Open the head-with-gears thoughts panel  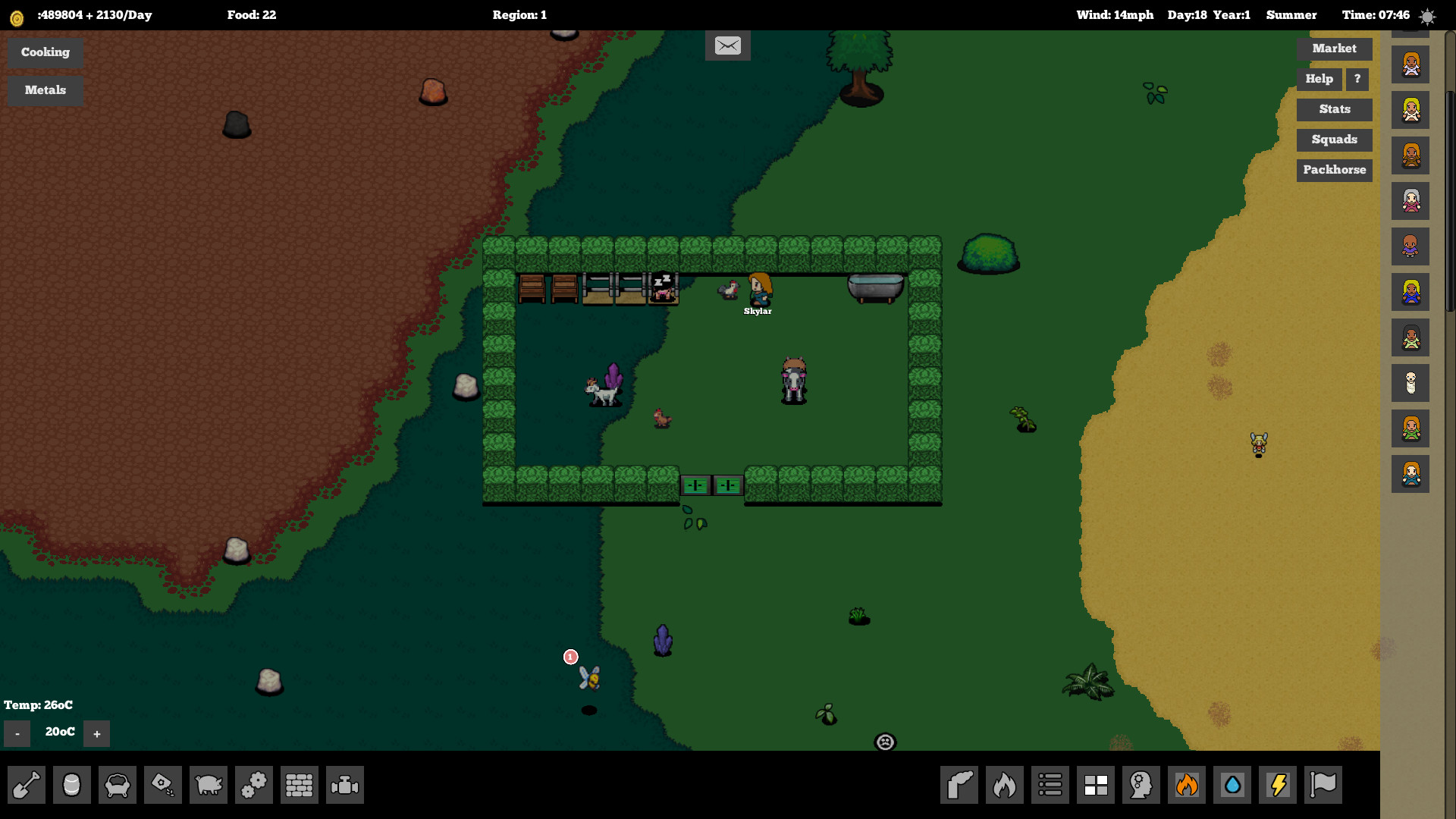point(1141,785)
